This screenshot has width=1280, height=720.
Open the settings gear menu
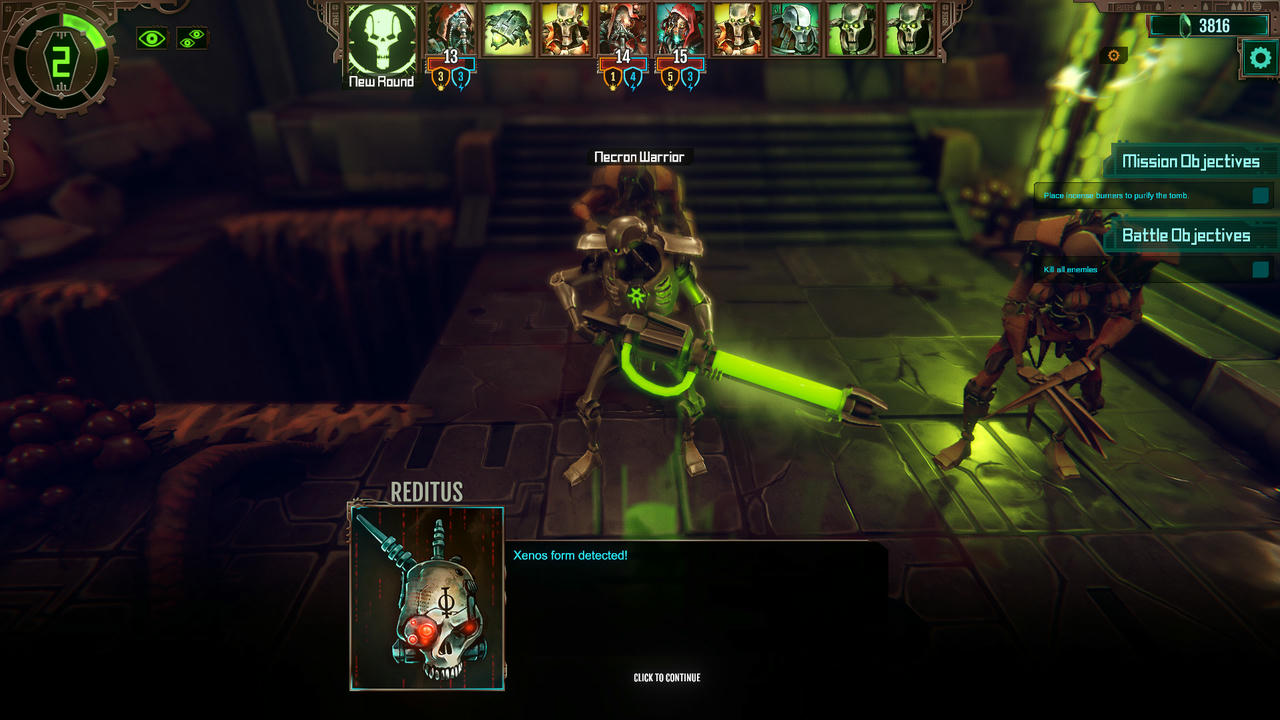(1258, 57)
